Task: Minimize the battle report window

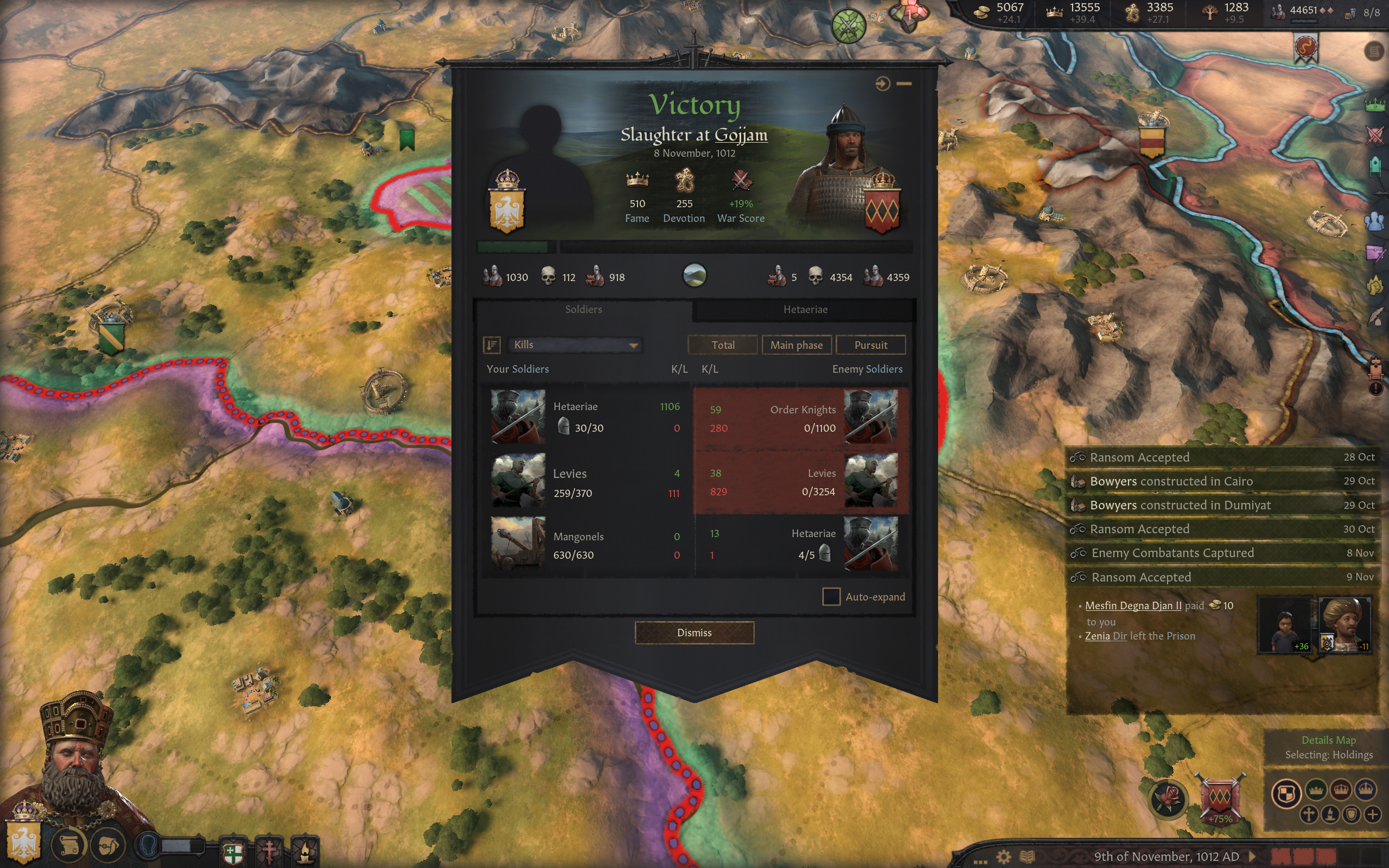Action: [904, 84]
